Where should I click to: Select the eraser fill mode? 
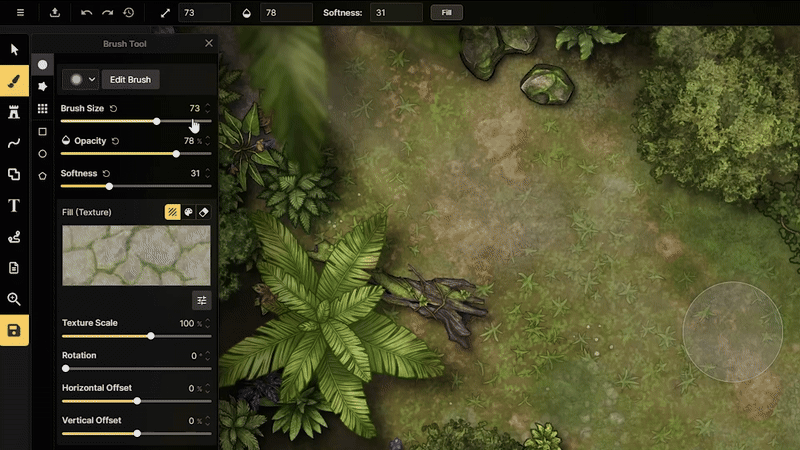click(203, 212)
